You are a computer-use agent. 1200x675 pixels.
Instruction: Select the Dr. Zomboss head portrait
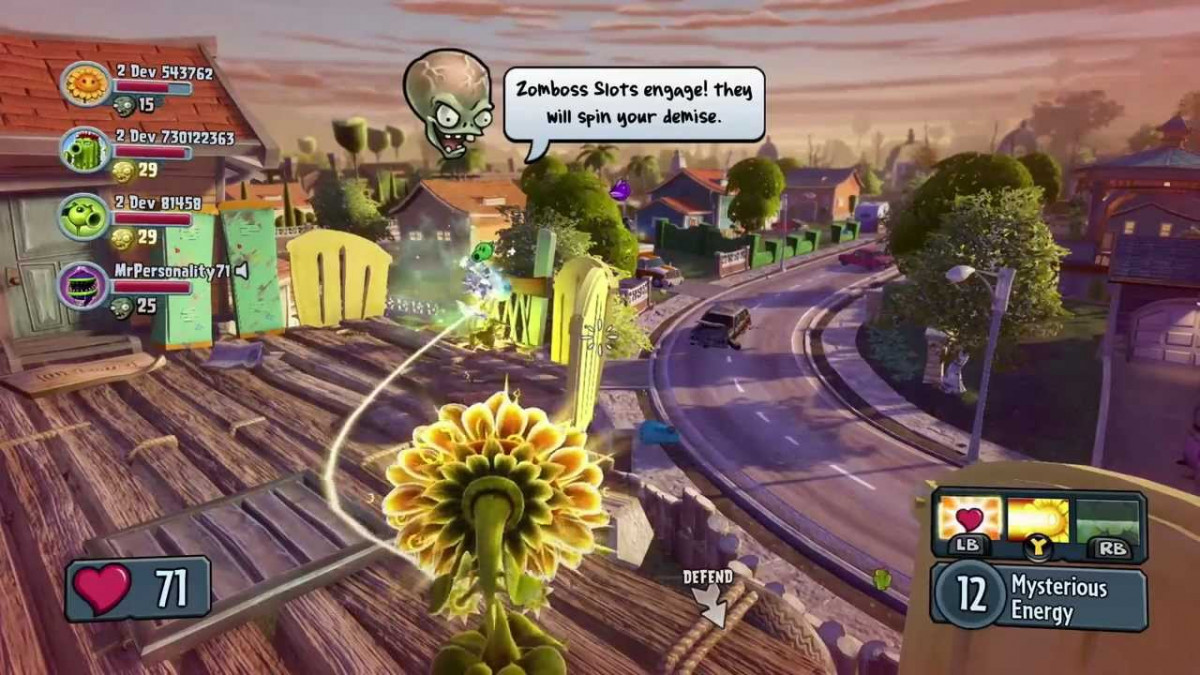click(449, 102)
